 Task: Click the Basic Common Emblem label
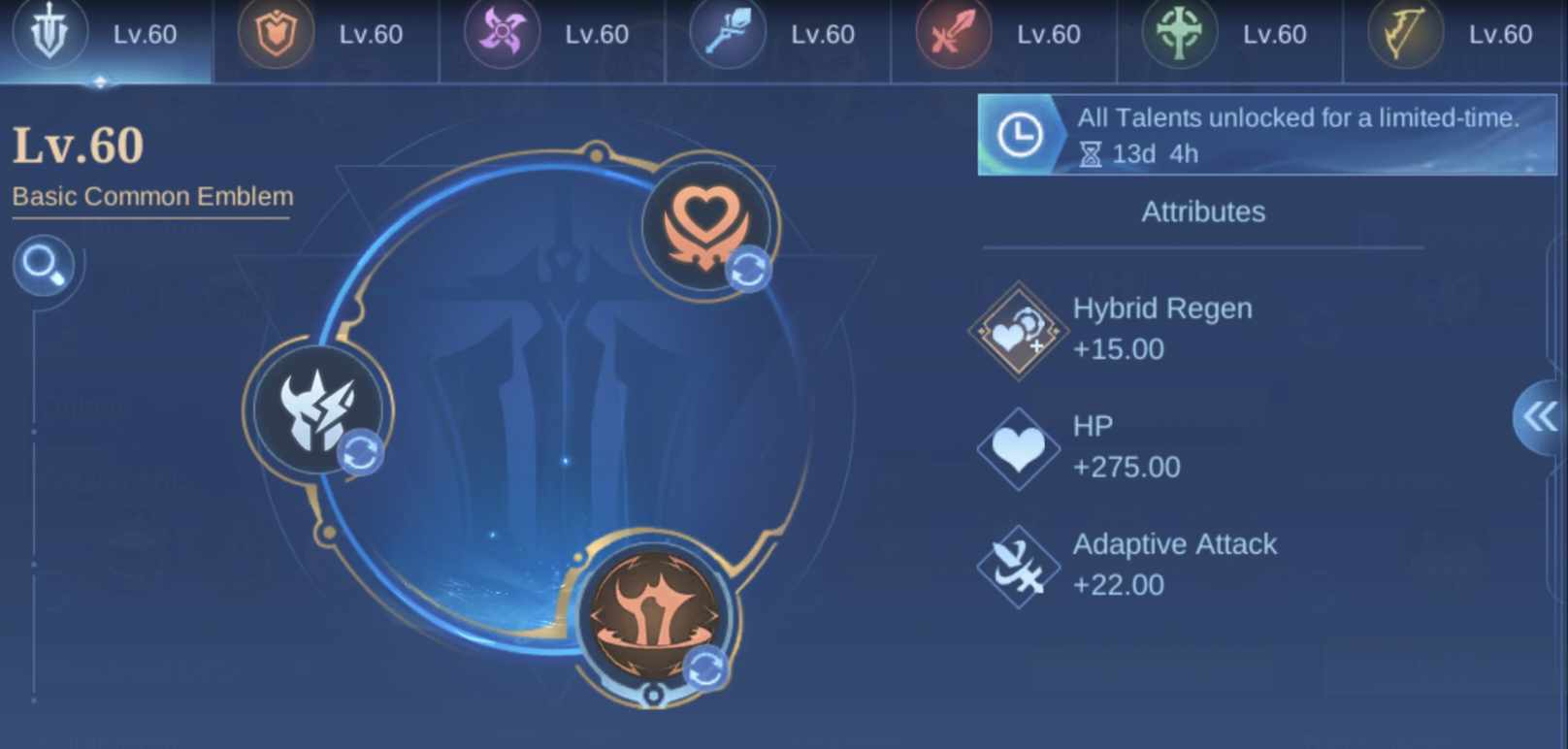pos(152,196)
